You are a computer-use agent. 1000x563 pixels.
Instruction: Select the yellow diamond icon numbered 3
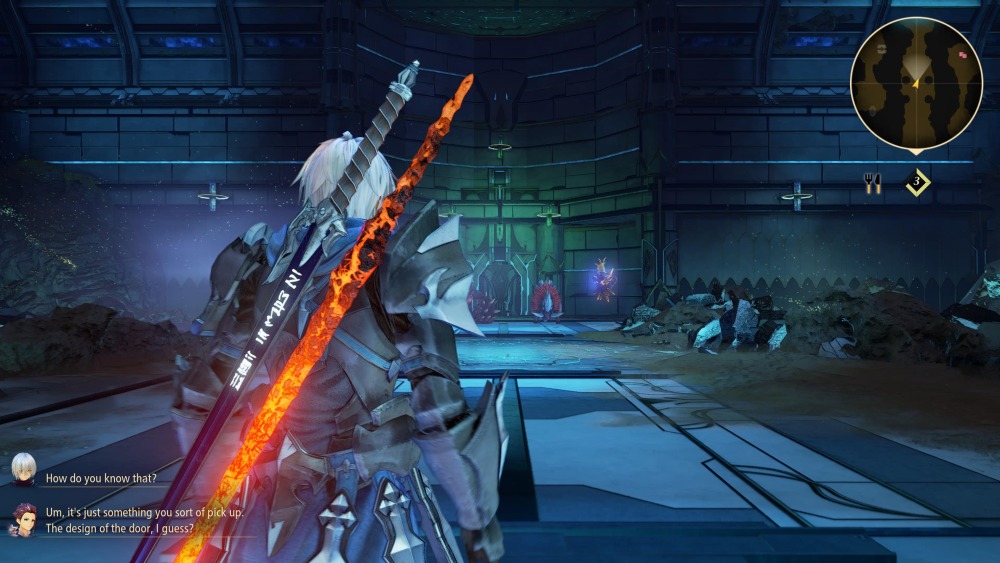coord(917,183)
